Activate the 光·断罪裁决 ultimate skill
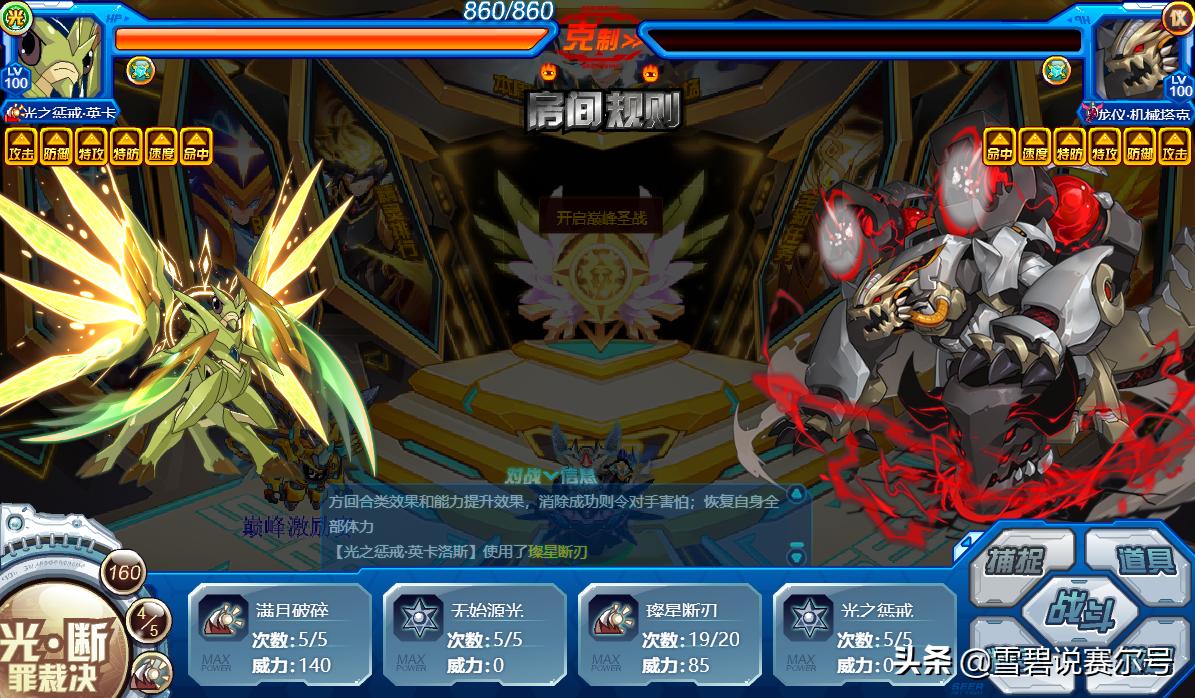This screenshot has height=698, width=1195. [x=57, y=642]
